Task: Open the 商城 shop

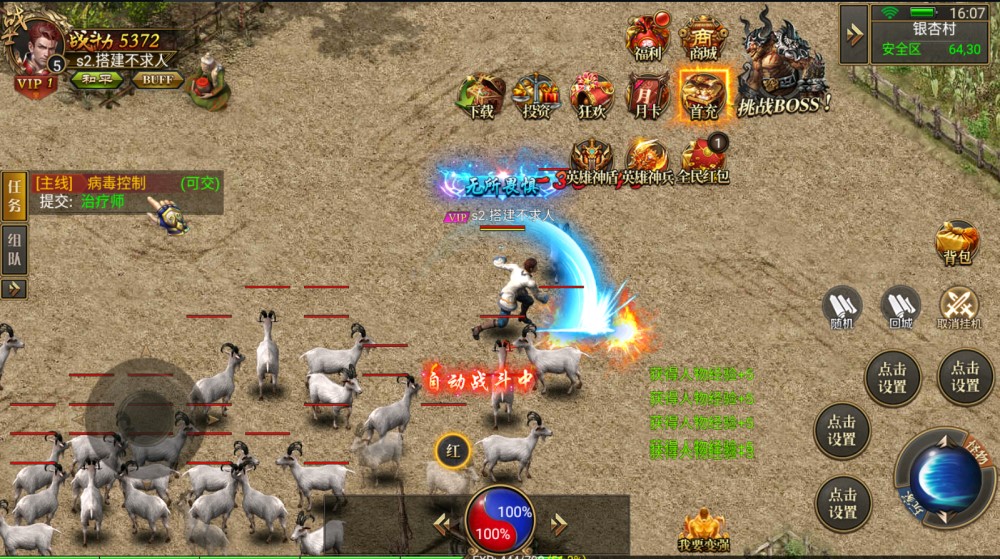Action: click(x=703, y=38)
